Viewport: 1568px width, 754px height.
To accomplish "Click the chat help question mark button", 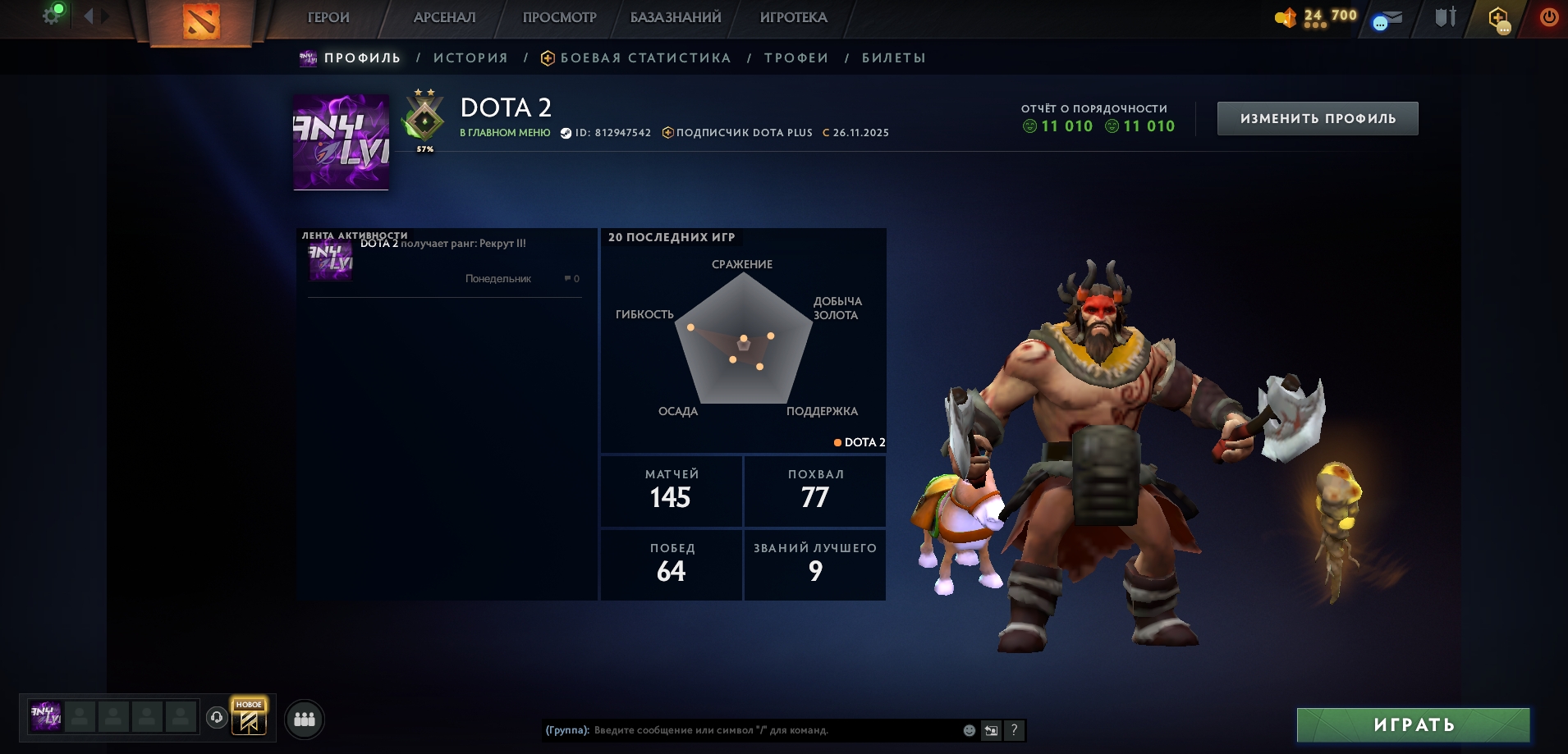I will click(1014, 730).
